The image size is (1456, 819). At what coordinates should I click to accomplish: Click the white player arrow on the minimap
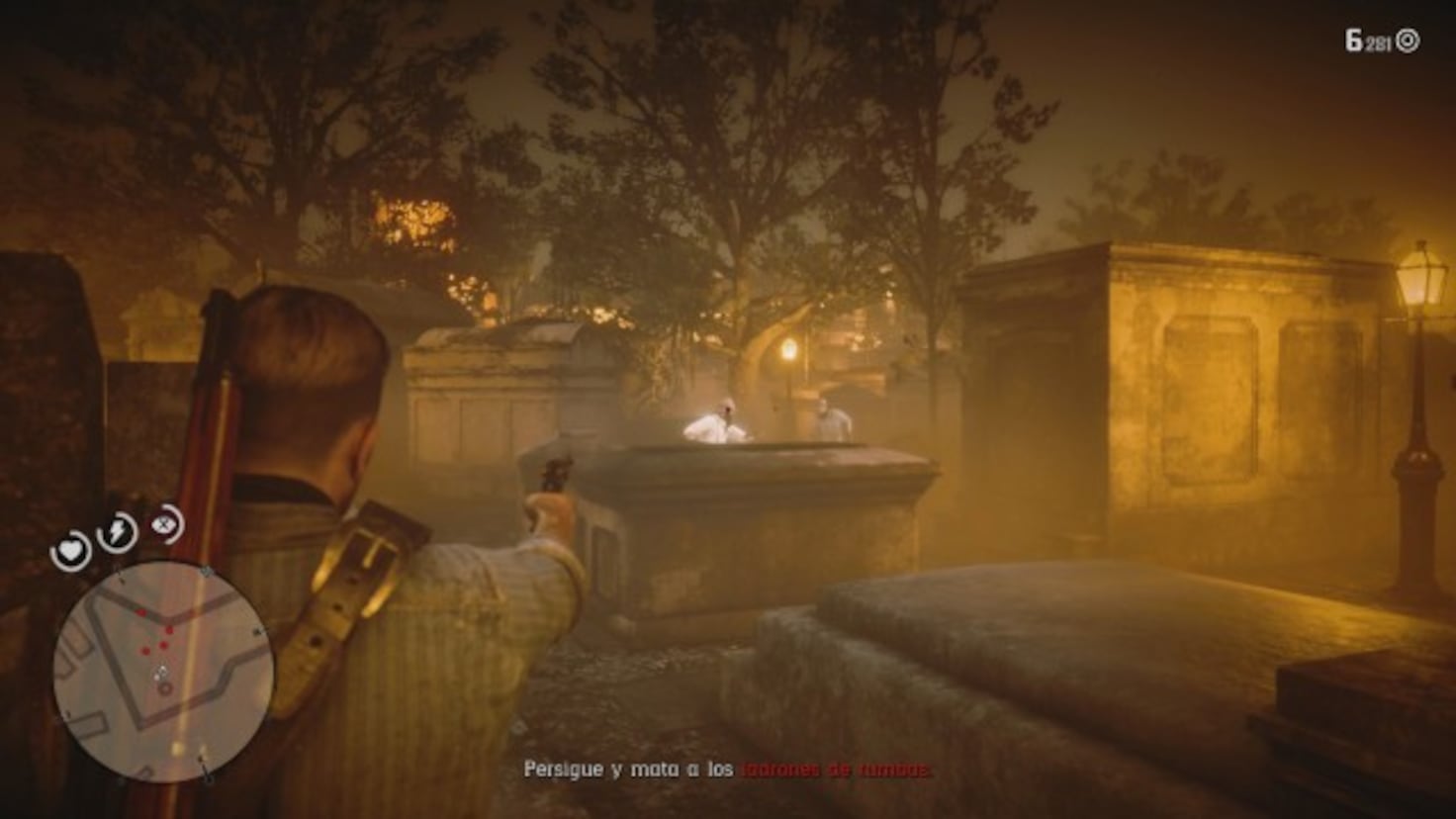click(x=161, y=670)
